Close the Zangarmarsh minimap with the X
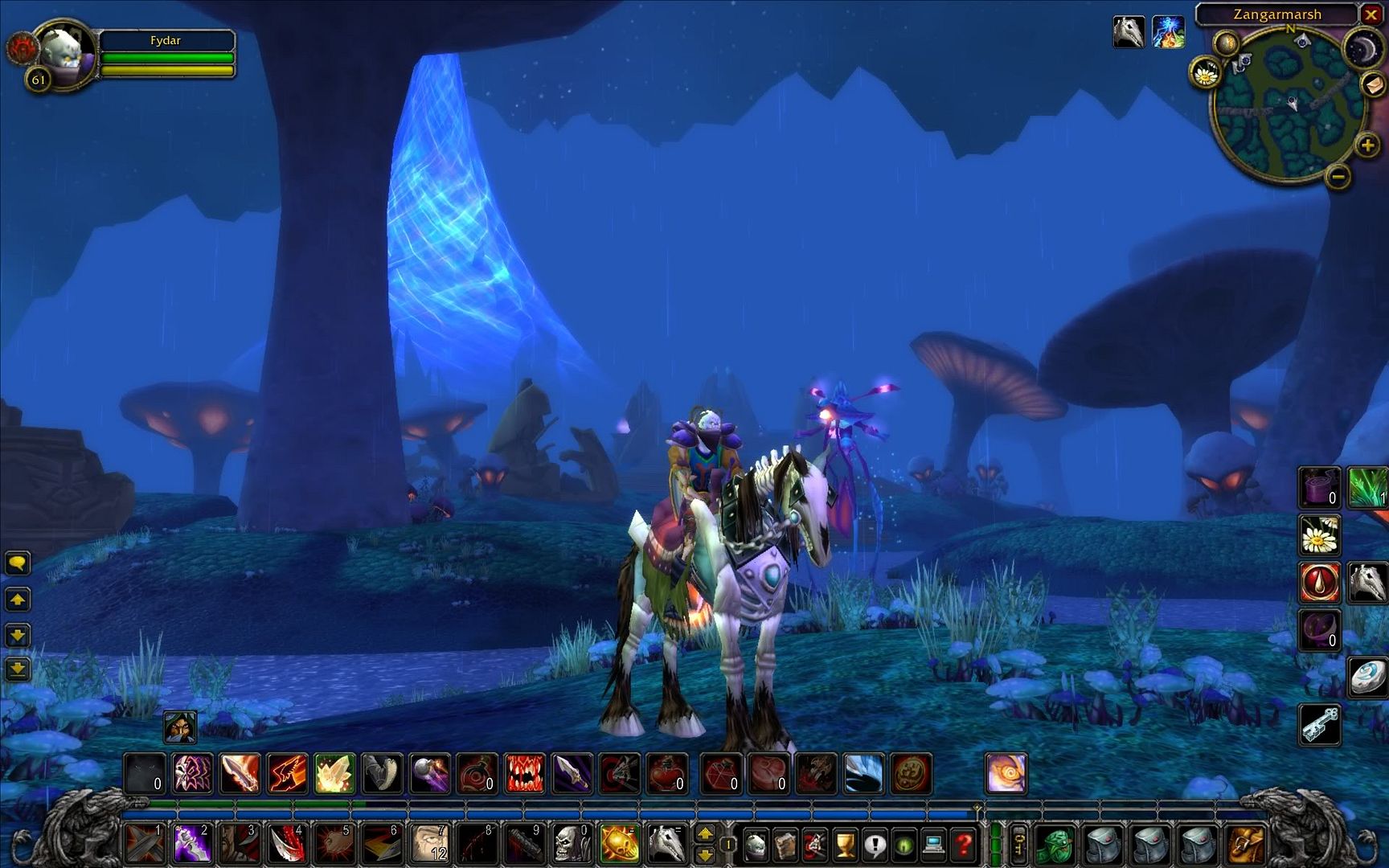The width and height of the screenshot is (1389, 868). [x=1371, y=14]
